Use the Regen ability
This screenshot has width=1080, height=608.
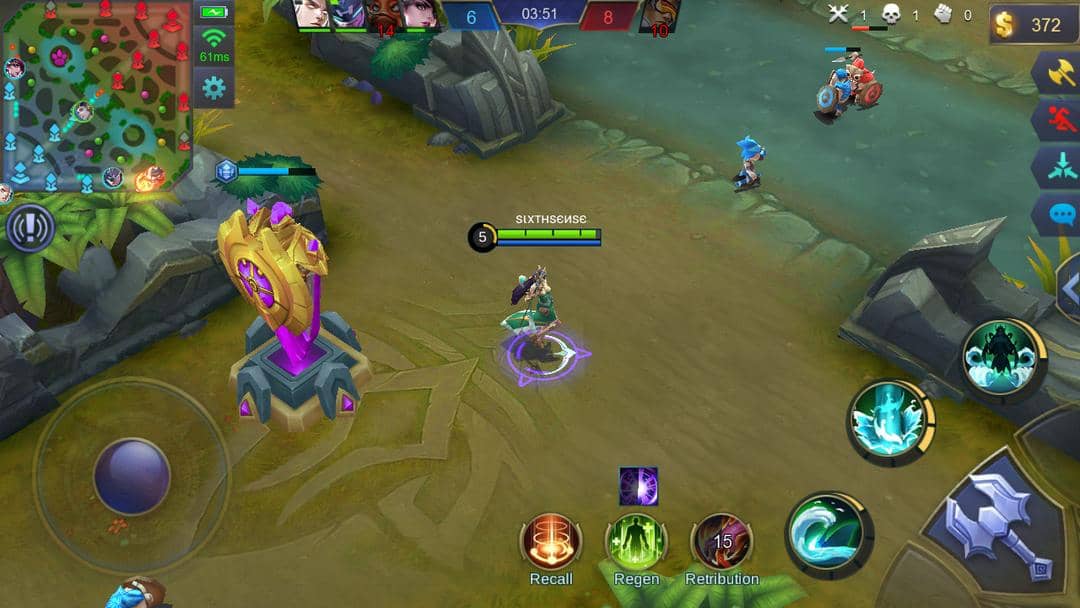click(636, 543)
